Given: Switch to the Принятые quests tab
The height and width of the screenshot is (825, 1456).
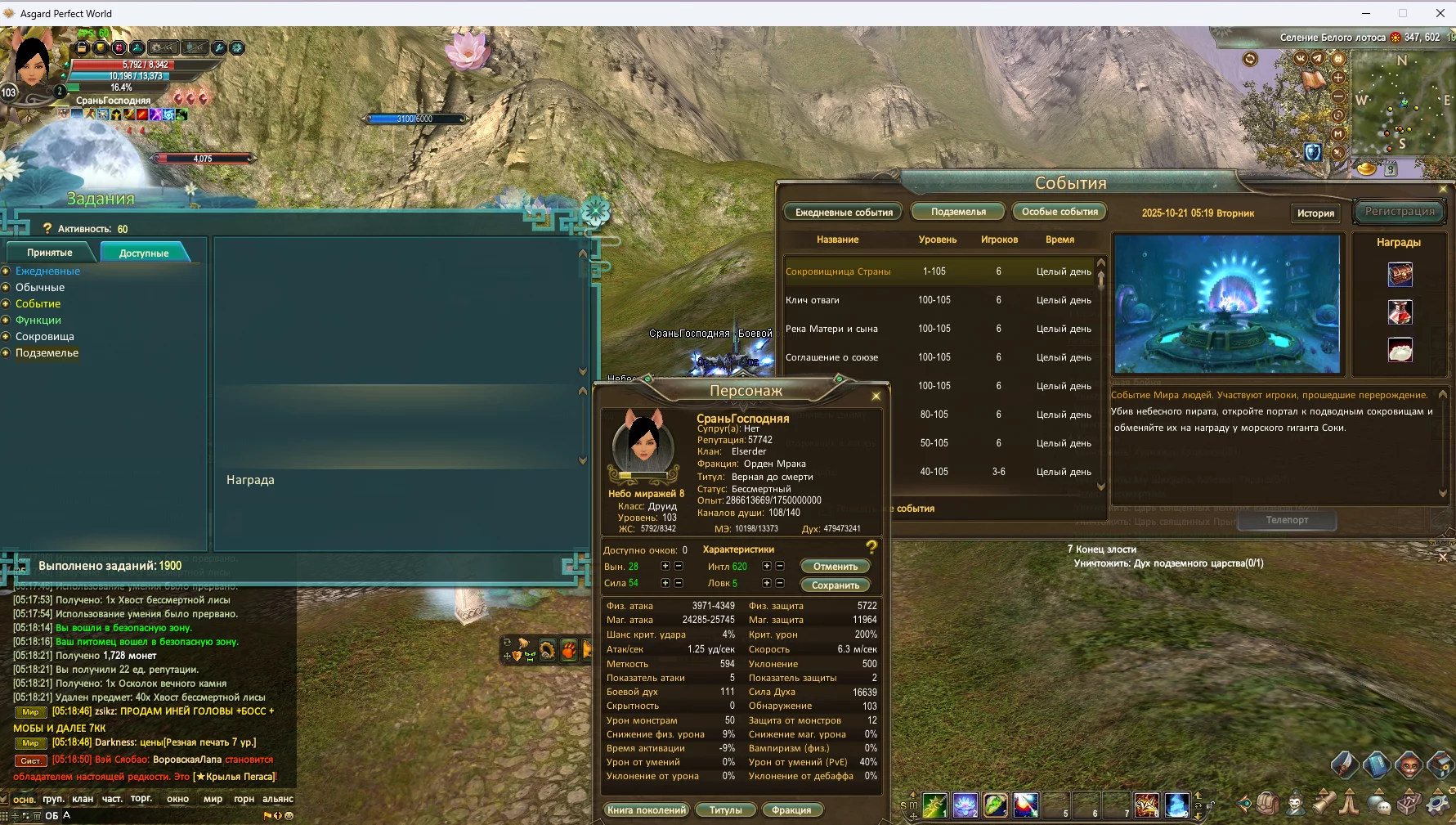Looking at the screenshot, I should click(50, 253).
